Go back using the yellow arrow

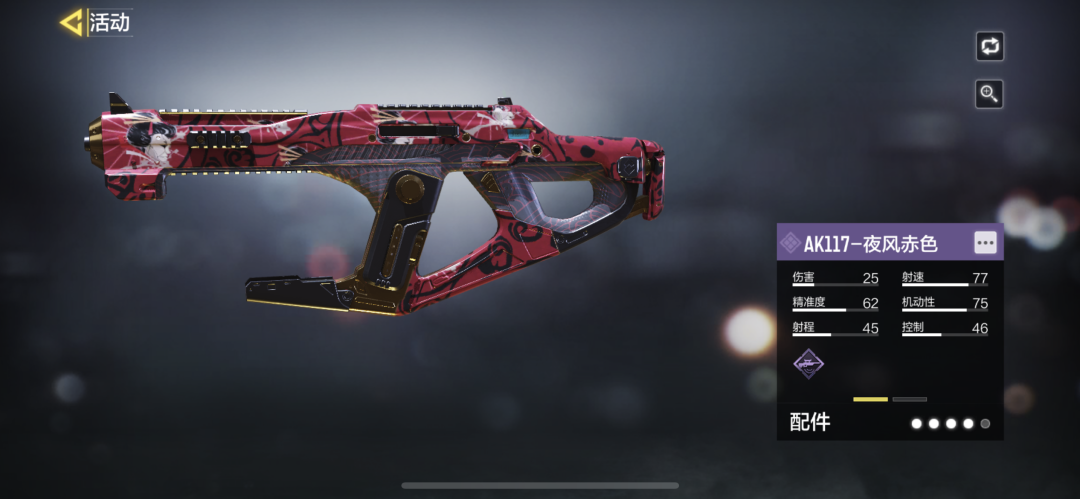[x=72, y=22]
